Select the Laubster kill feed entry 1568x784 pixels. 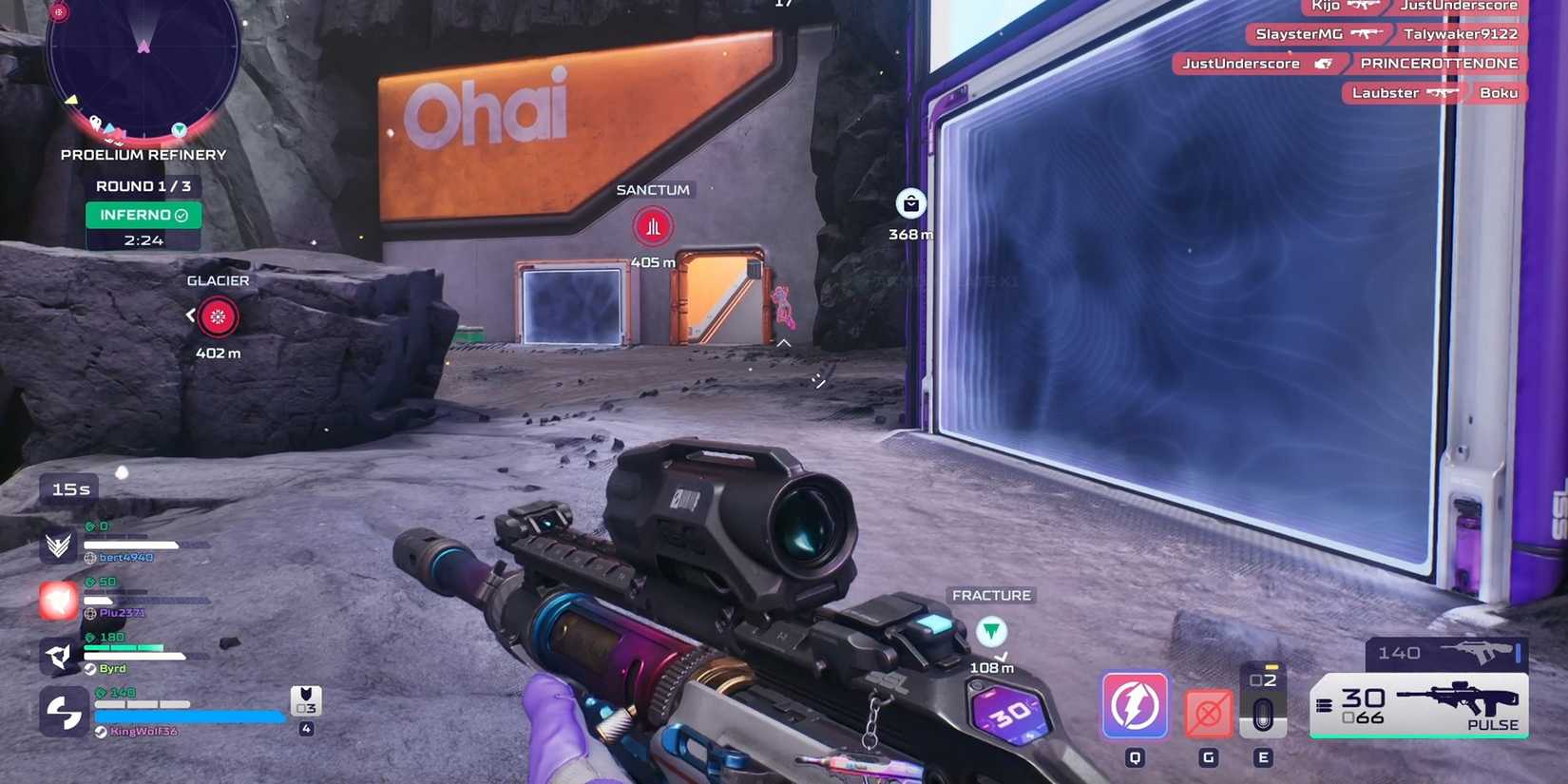(x=1433, y=92)
